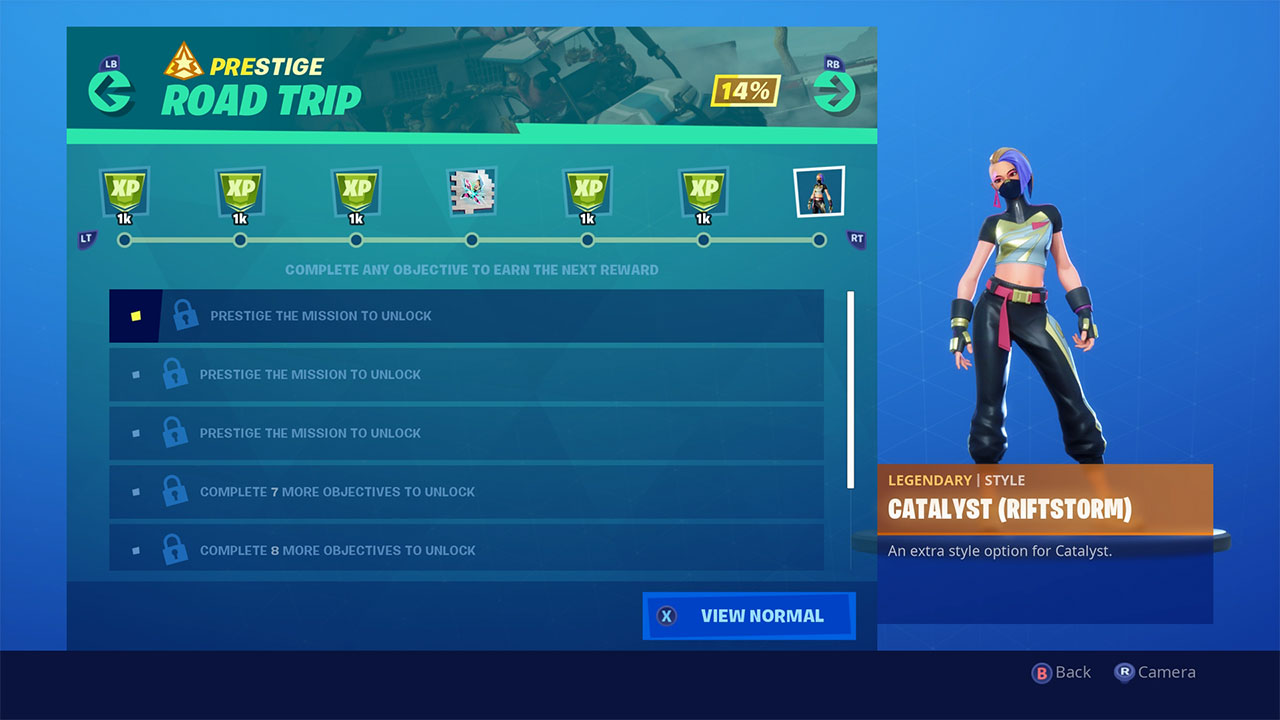Click the LB left navigation arrow
The width and height of the screenshot is (1280, 720).
tap(112, 91)
